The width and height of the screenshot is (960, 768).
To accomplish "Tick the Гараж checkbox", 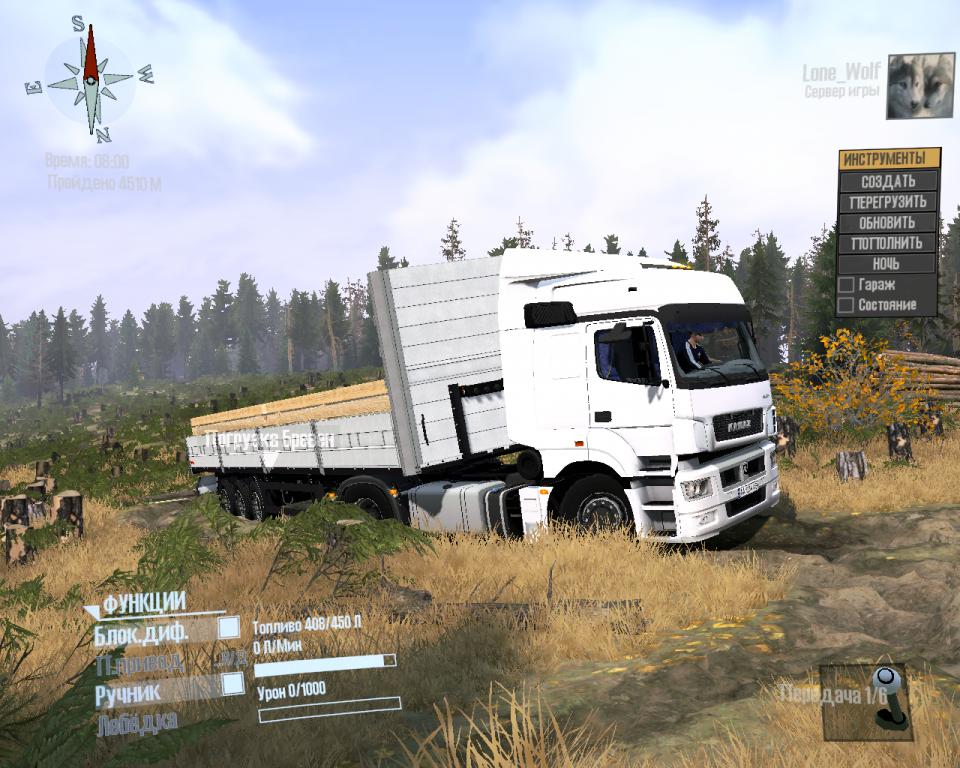I will click(x=846, y=286).
